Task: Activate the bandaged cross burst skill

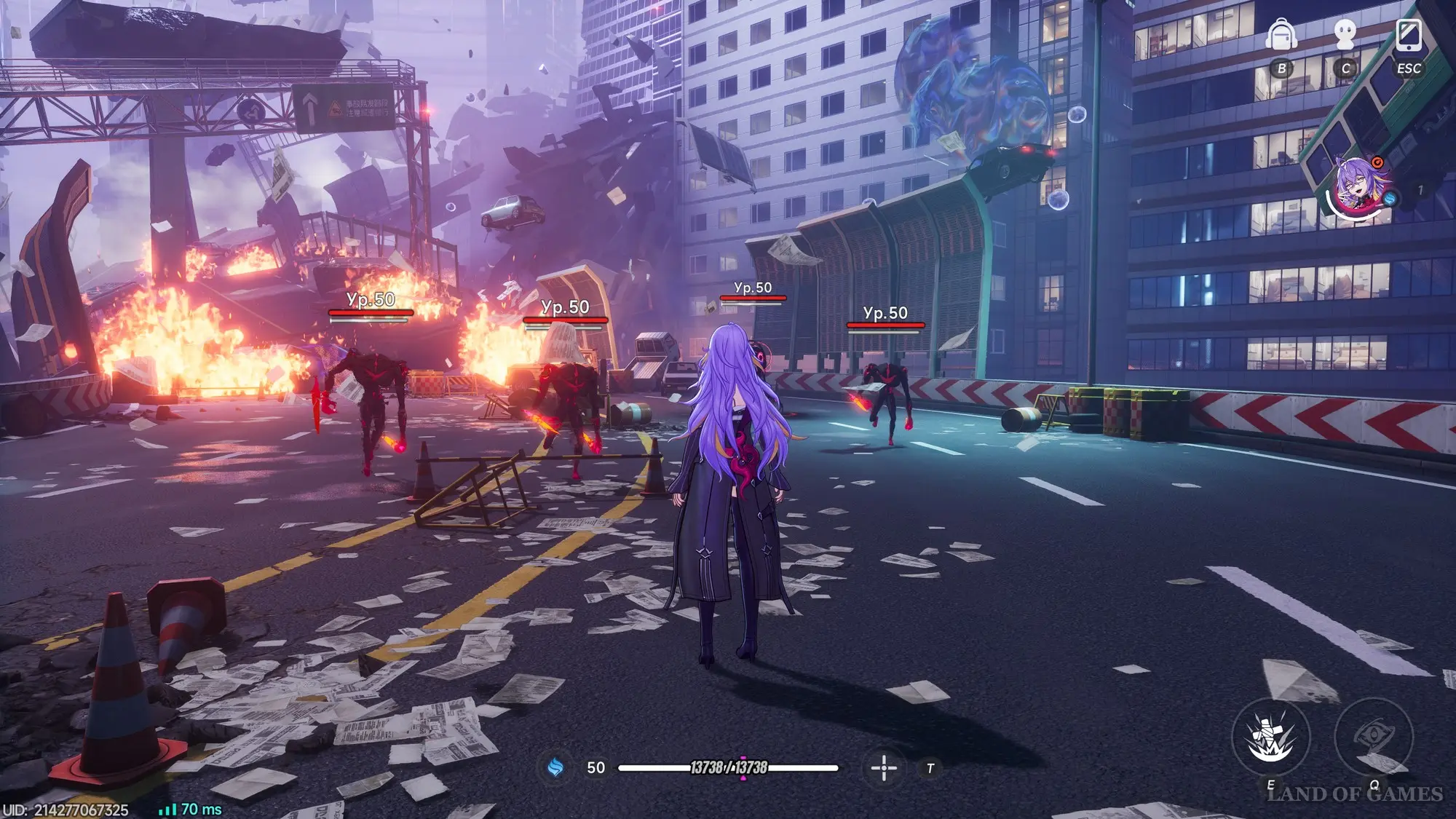Action: [x=1270, y=737]
